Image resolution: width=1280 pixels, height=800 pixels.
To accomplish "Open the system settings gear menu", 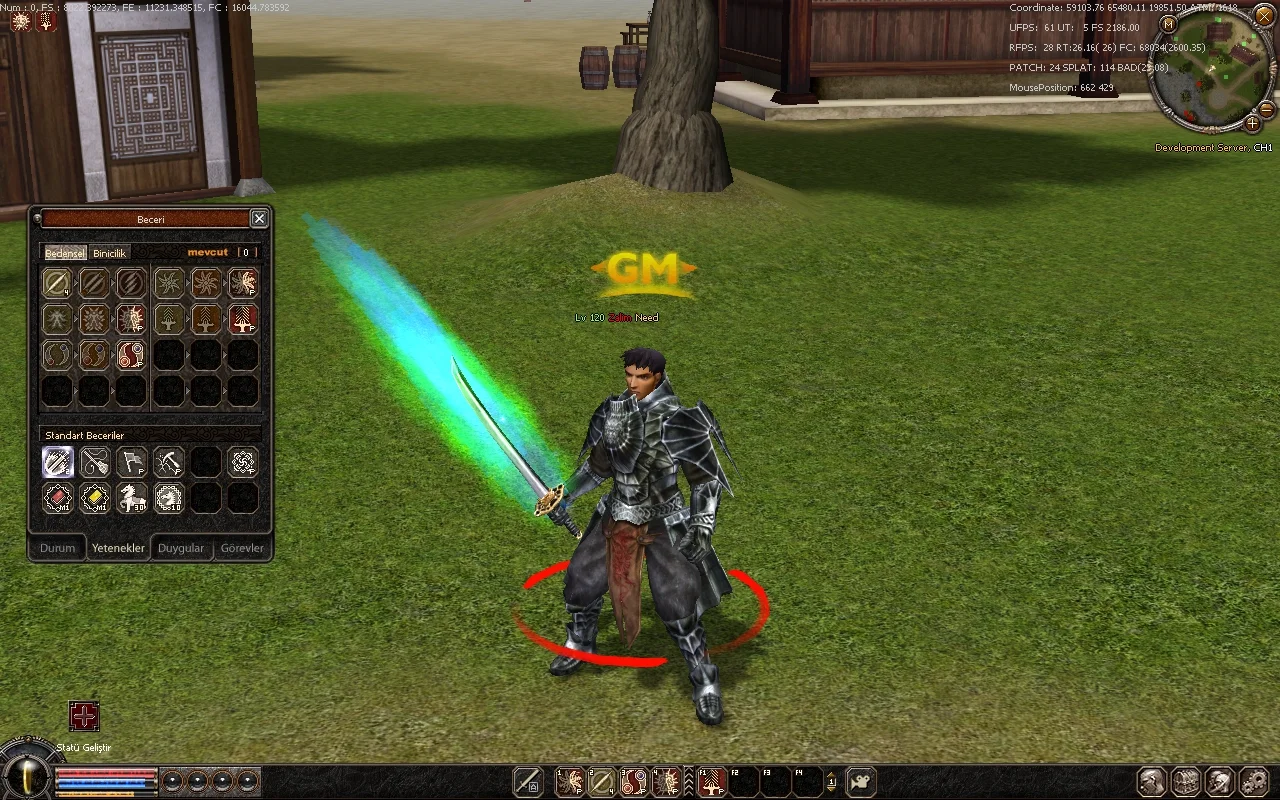I will (x=1253, y=781).
